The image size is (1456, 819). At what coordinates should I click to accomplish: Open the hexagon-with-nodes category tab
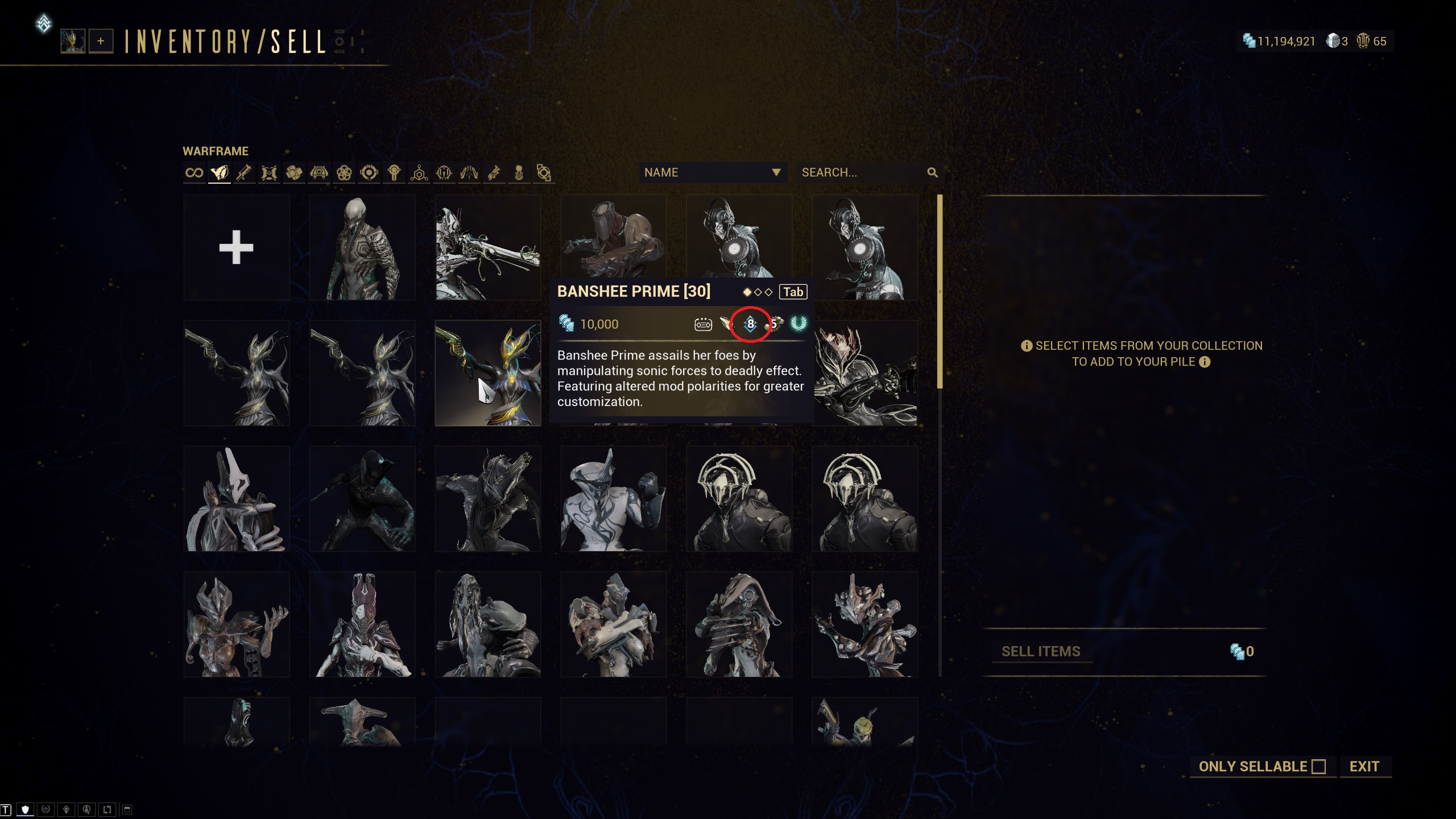pos(419,172)
